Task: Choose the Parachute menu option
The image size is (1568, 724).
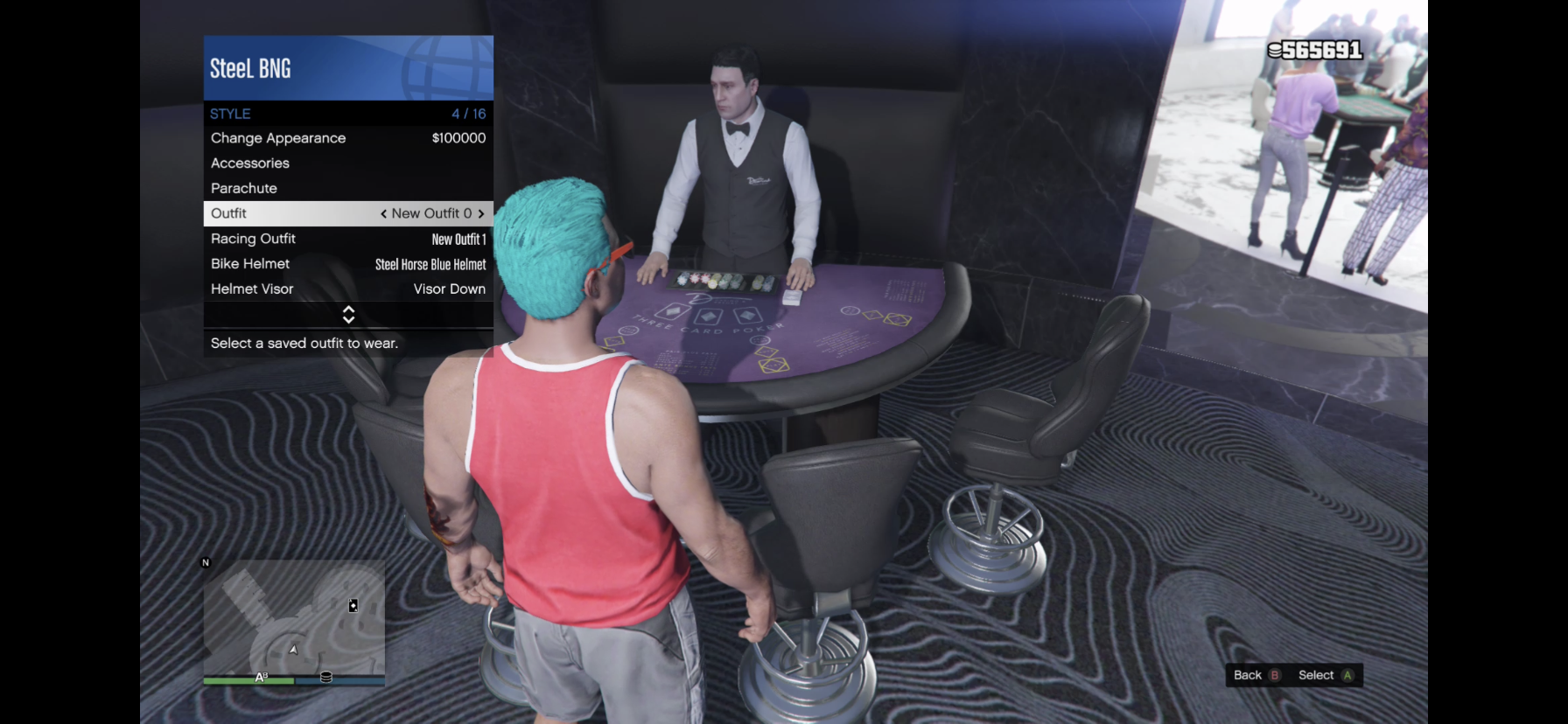Action: (x=347, y=188)
